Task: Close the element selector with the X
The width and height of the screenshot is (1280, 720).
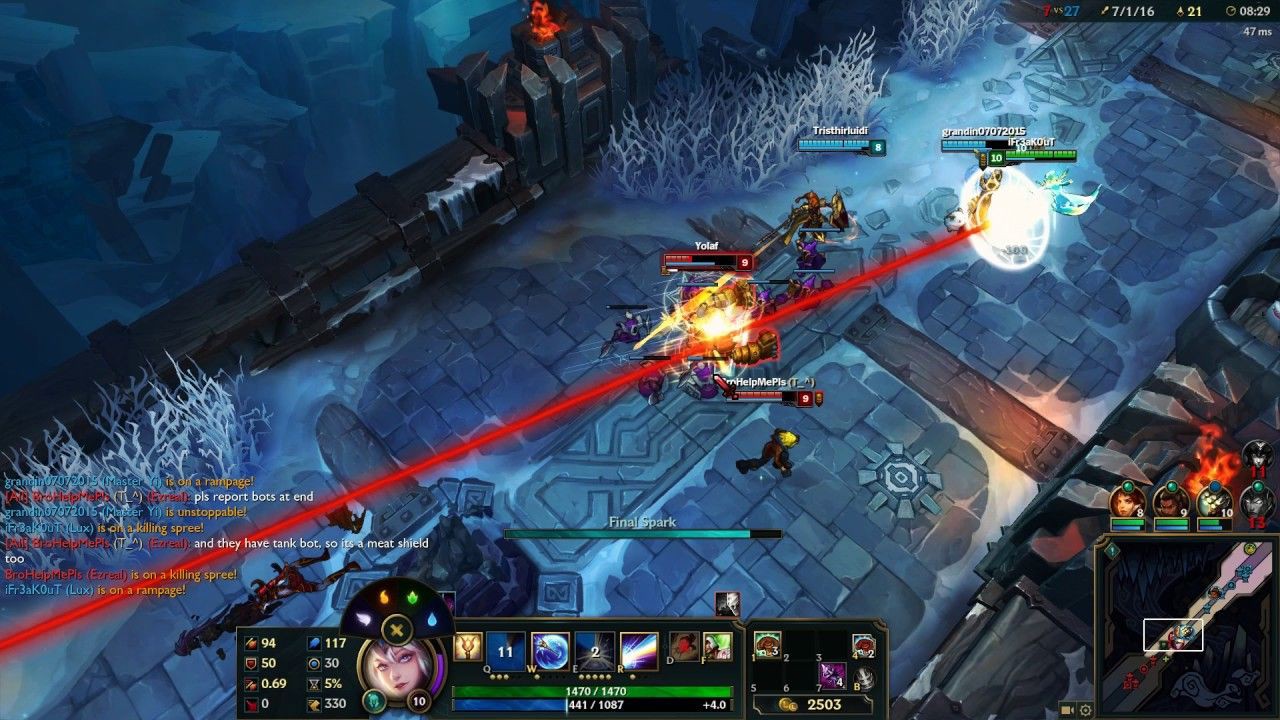Action: [x=397, y=630]
